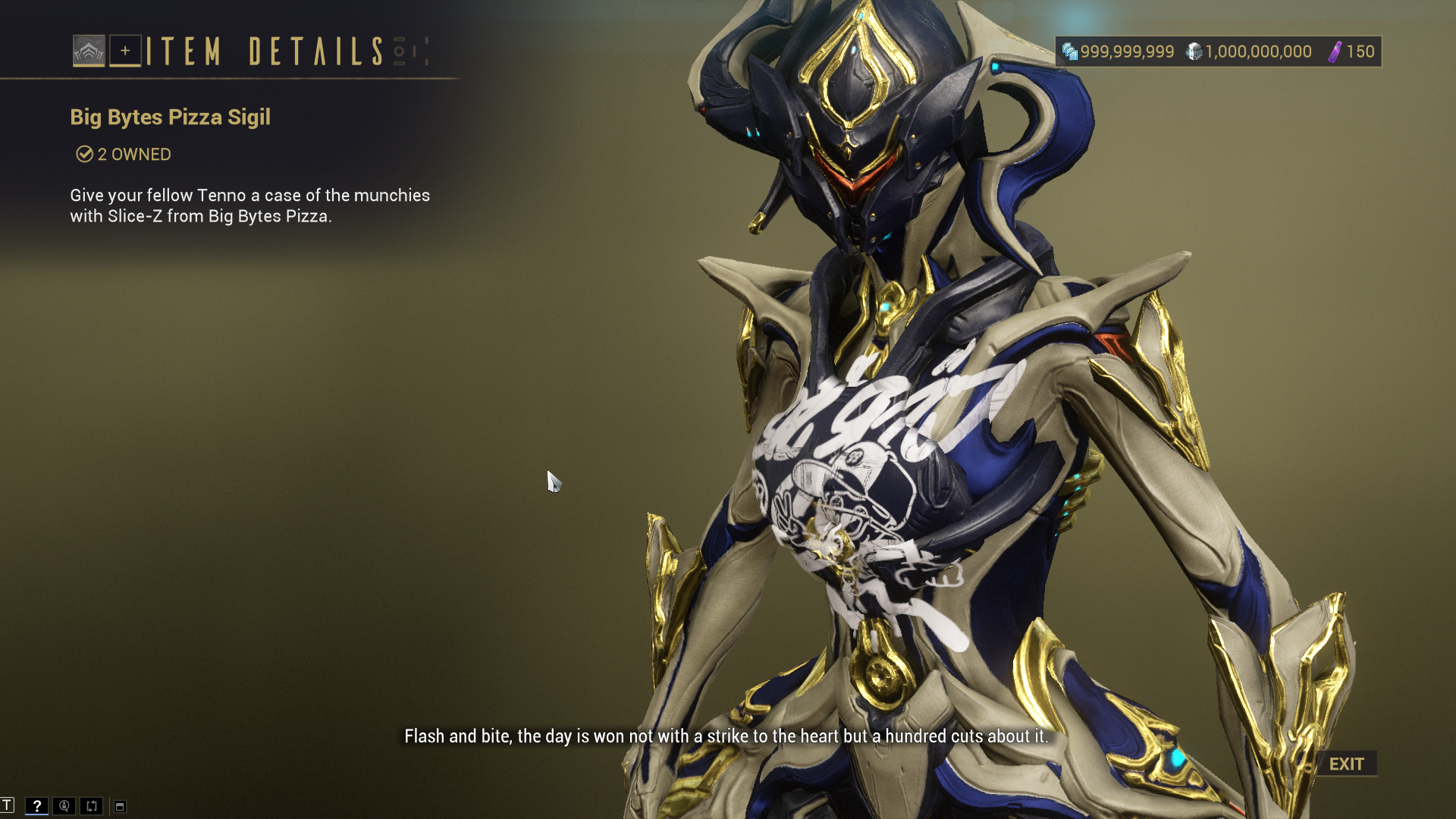1456x819 pixels.
Task: Open the Warframe profile emblem icon
Action: pyautogui.click(x=89, y=51)
